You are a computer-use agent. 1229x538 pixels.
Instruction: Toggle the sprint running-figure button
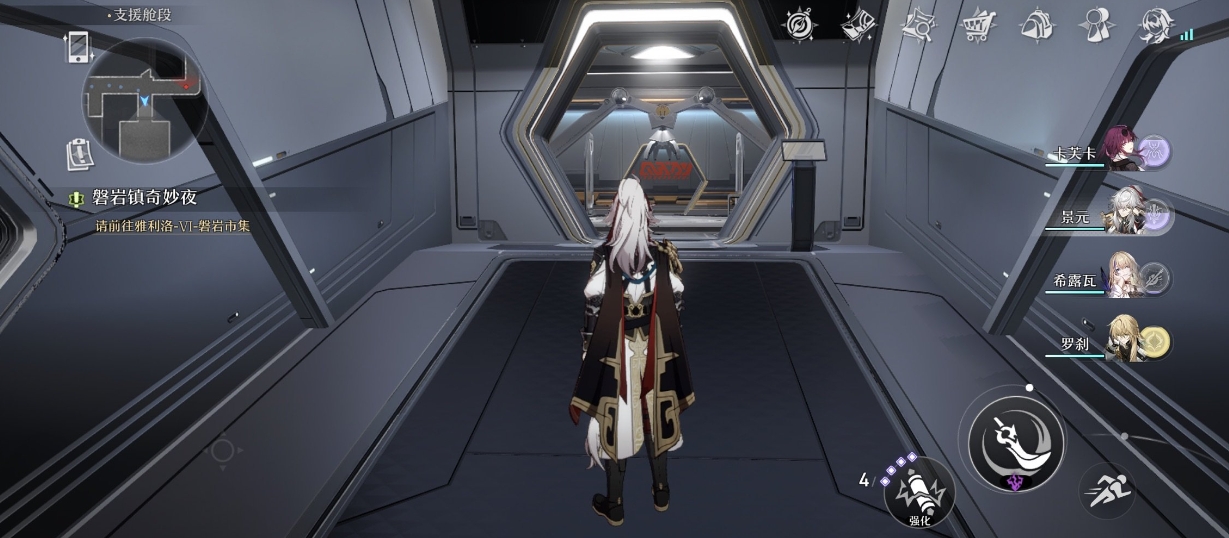pyautogui.click(x=1106, y=490)
